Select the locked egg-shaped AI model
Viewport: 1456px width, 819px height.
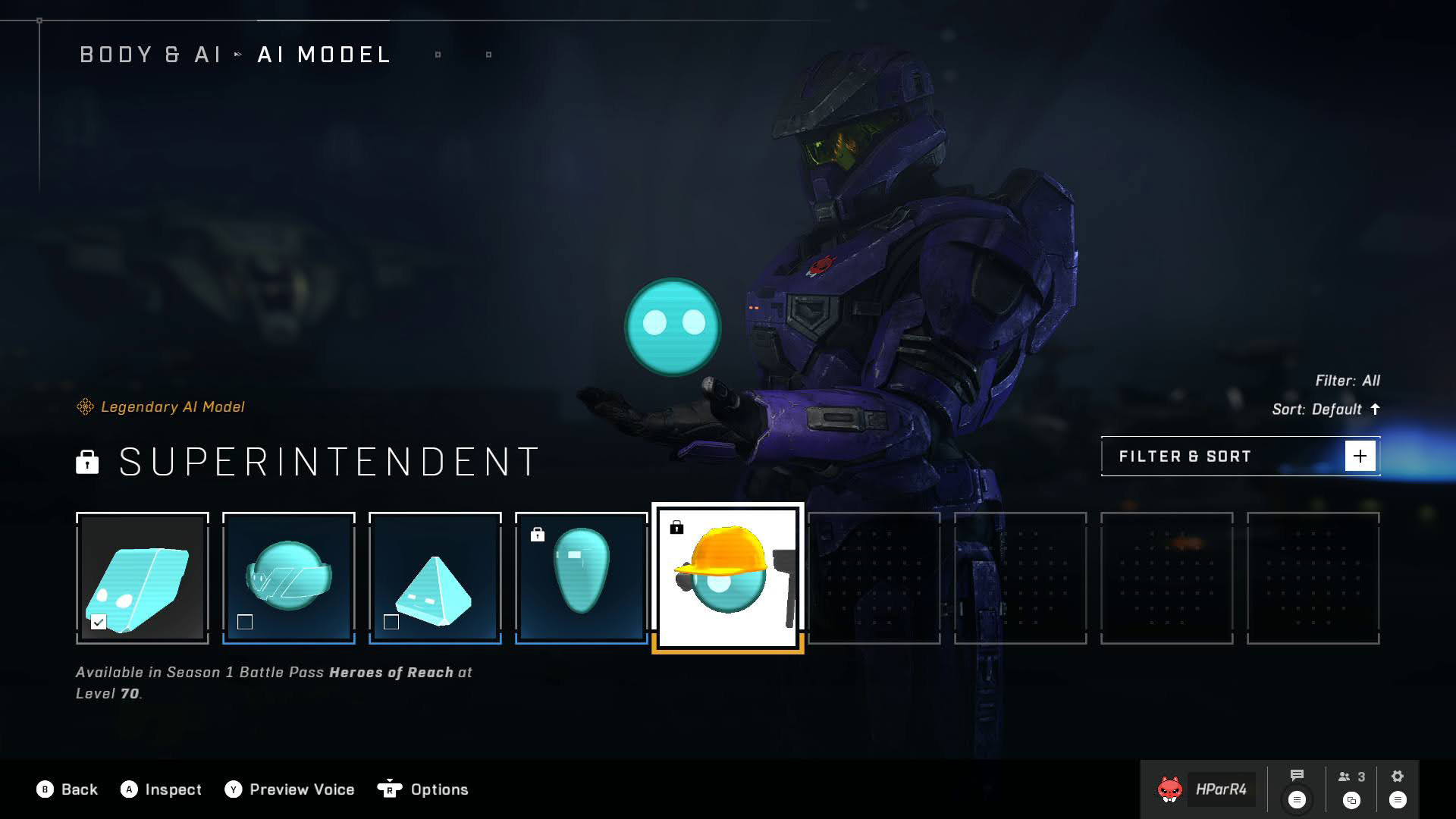coord(581,578)
